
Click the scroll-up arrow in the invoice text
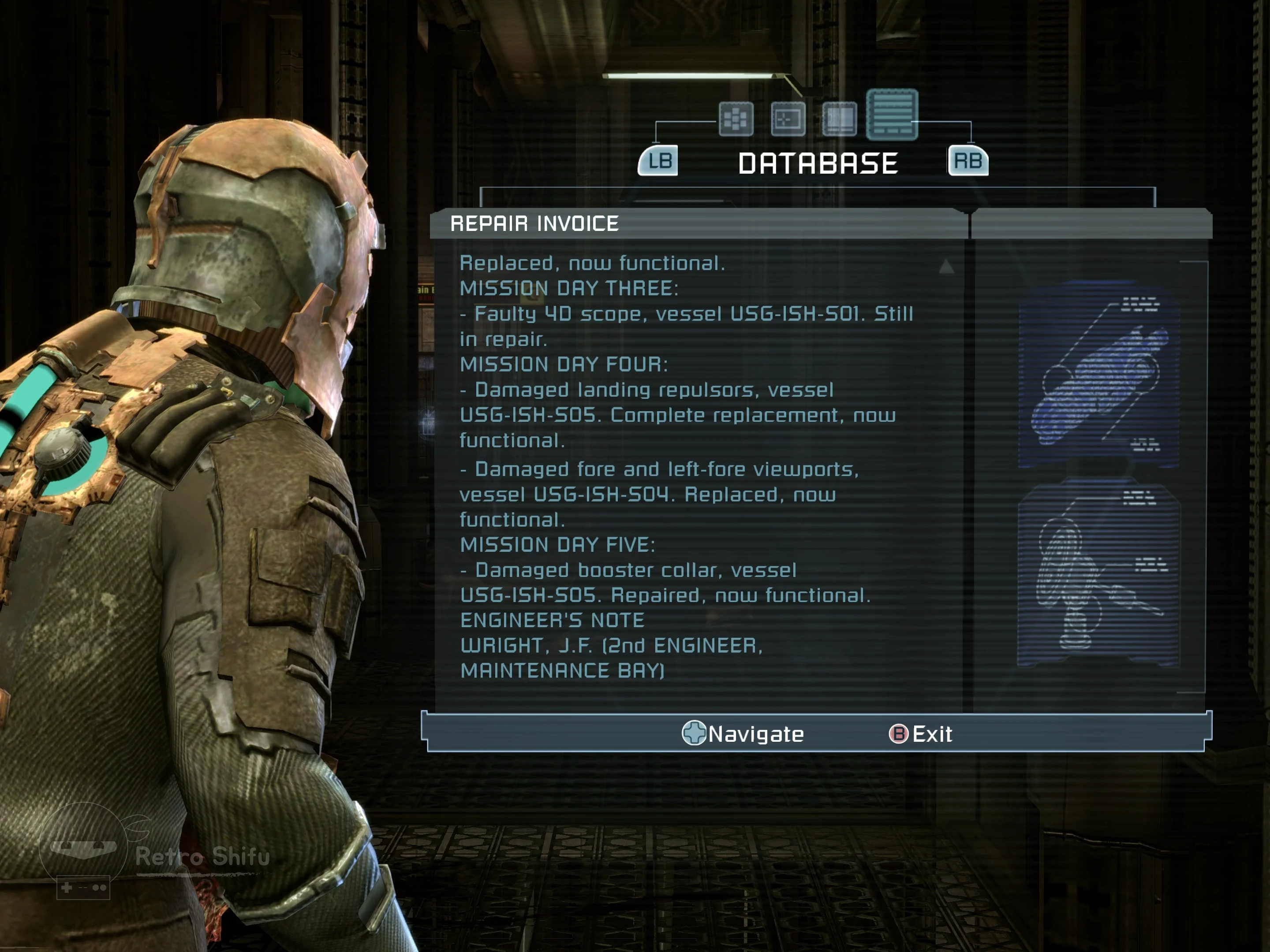(946, 266)
